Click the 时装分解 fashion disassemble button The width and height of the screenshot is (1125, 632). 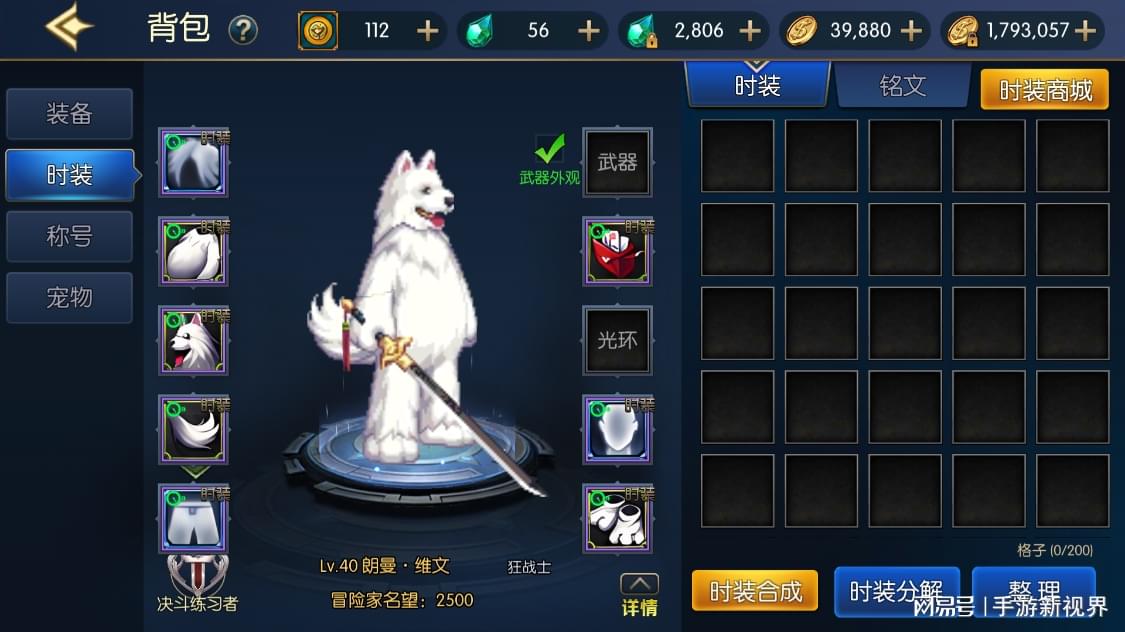coord(896,591)
